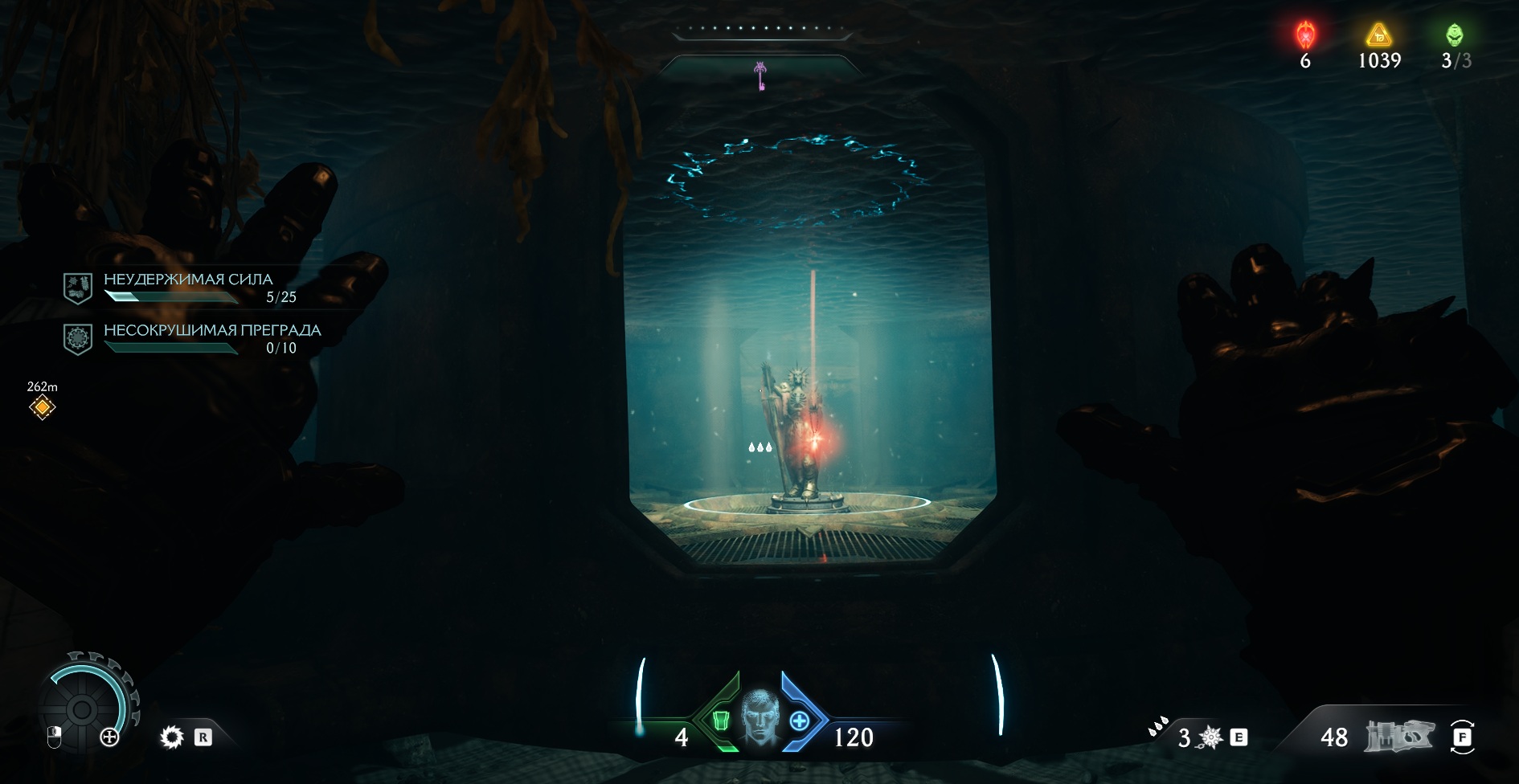Click the green extra-life skull icon
The width and height of the screenshot is (1519, 784).
click(1455, 35)
